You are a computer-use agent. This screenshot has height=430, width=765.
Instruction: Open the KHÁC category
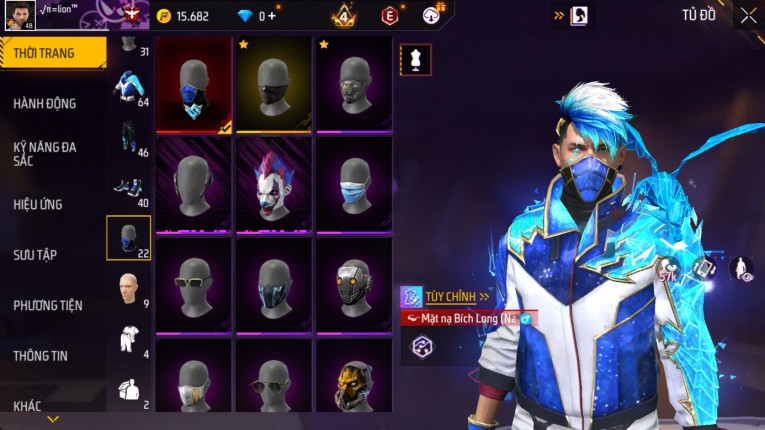click(28, 405)
